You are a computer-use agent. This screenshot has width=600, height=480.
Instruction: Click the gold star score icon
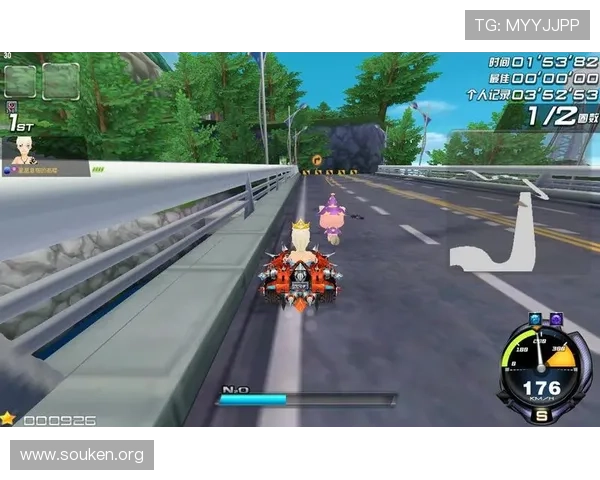pyautogui.click(x=9, y=419)
